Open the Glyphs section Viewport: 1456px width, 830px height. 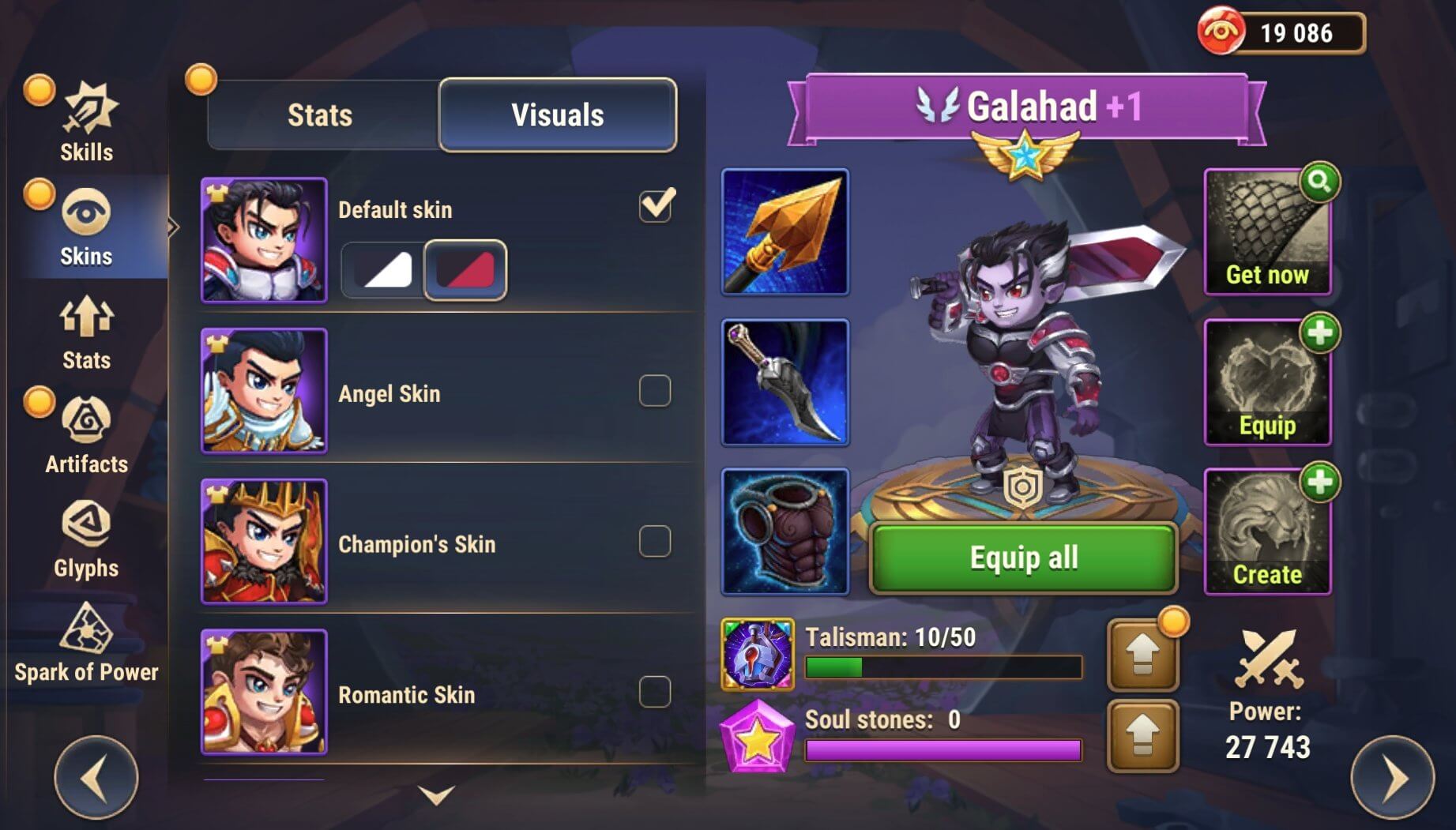coord(86,539)
